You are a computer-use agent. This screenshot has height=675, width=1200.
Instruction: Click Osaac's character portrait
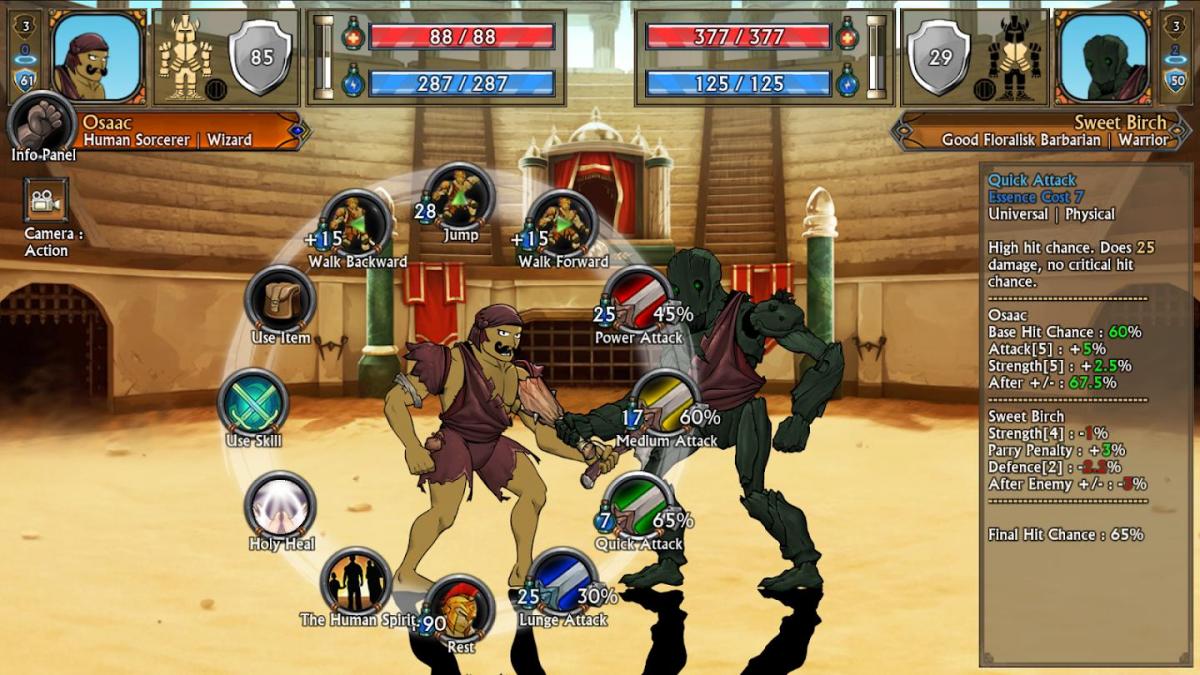97,56
